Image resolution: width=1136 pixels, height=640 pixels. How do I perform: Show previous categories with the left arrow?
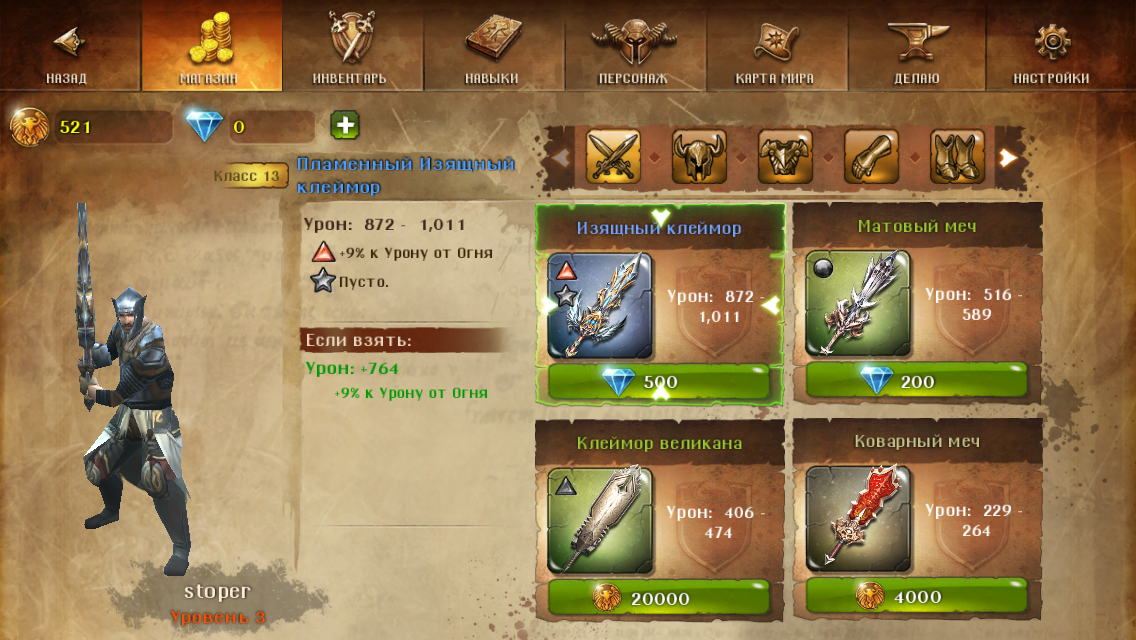(x=561, y=157)
